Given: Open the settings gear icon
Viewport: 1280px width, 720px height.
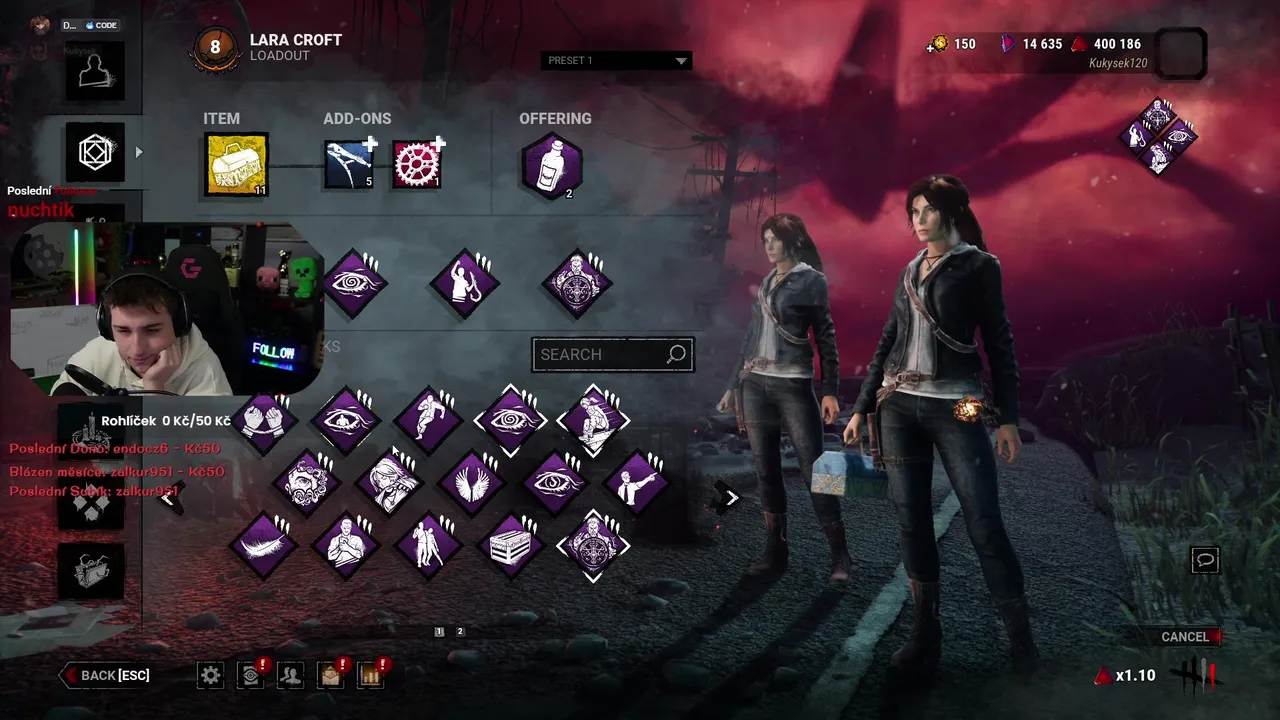Looking at the screenshot, I should pyautogui.click(x=210, y=675).
